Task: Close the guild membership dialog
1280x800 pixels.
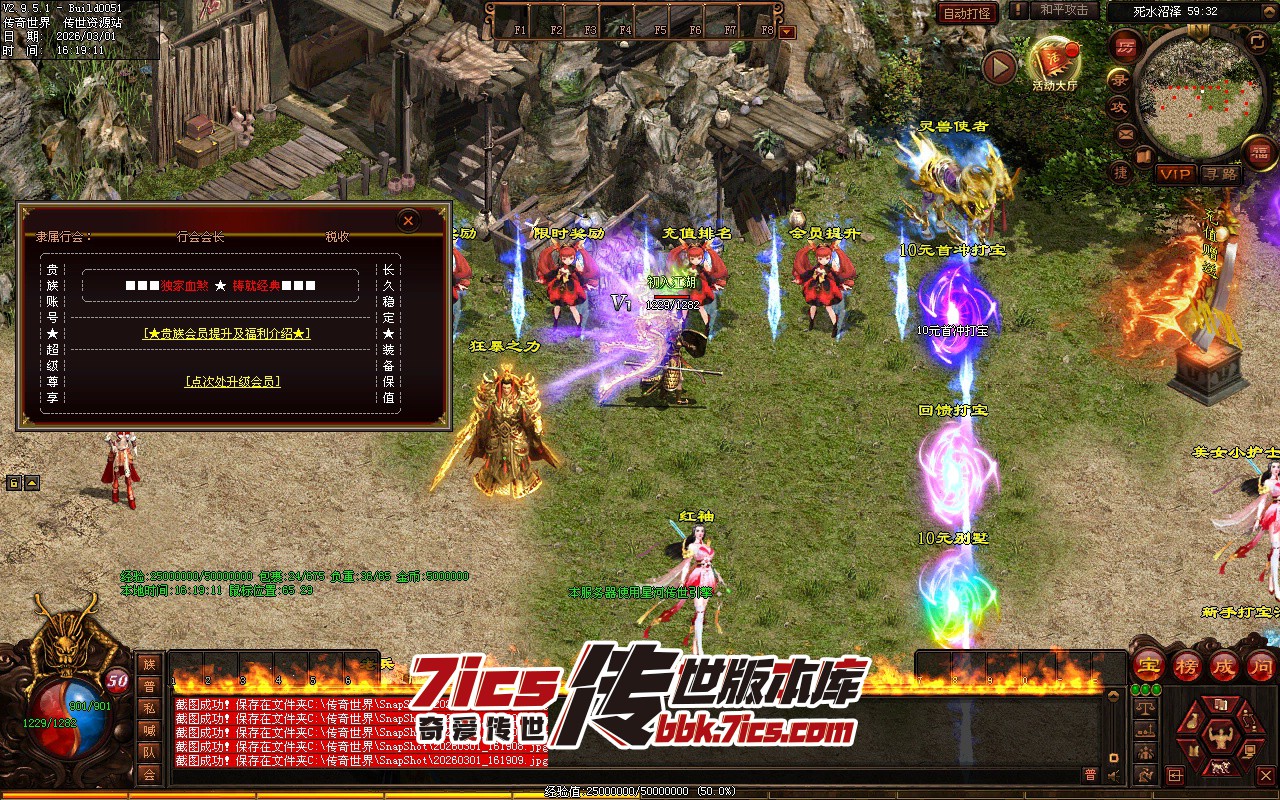Action: coord(407,221)
